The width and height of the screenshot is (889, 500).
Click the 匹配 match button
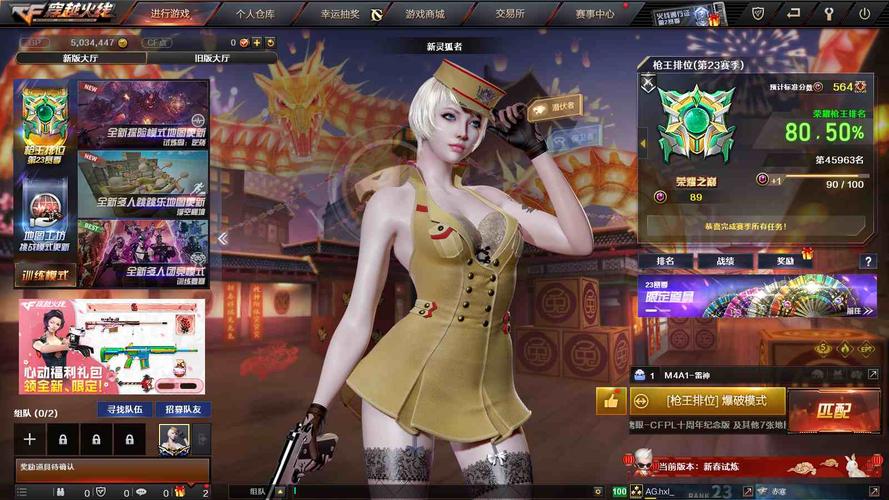tap(833, 410)
